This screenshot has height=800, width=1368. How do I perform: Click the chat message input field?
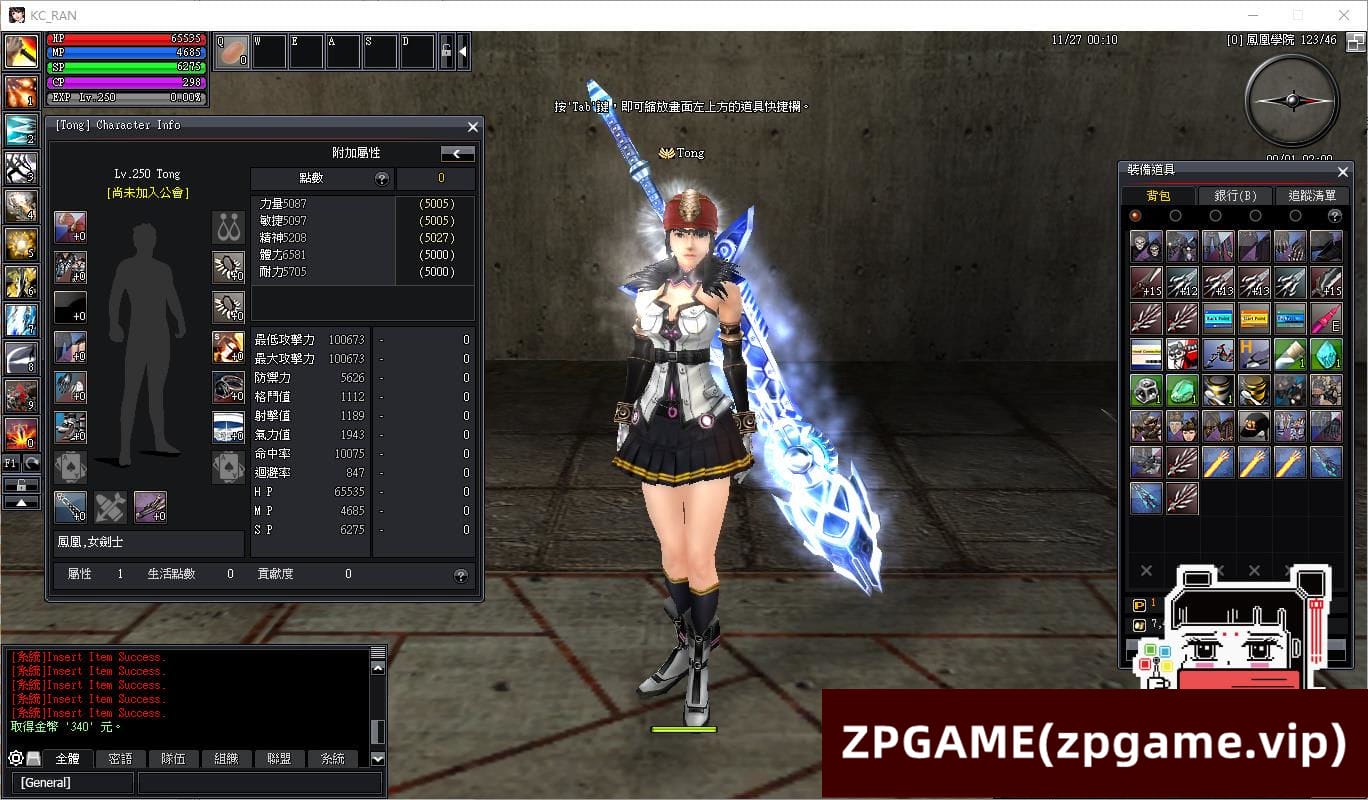(x=259, y=782)
